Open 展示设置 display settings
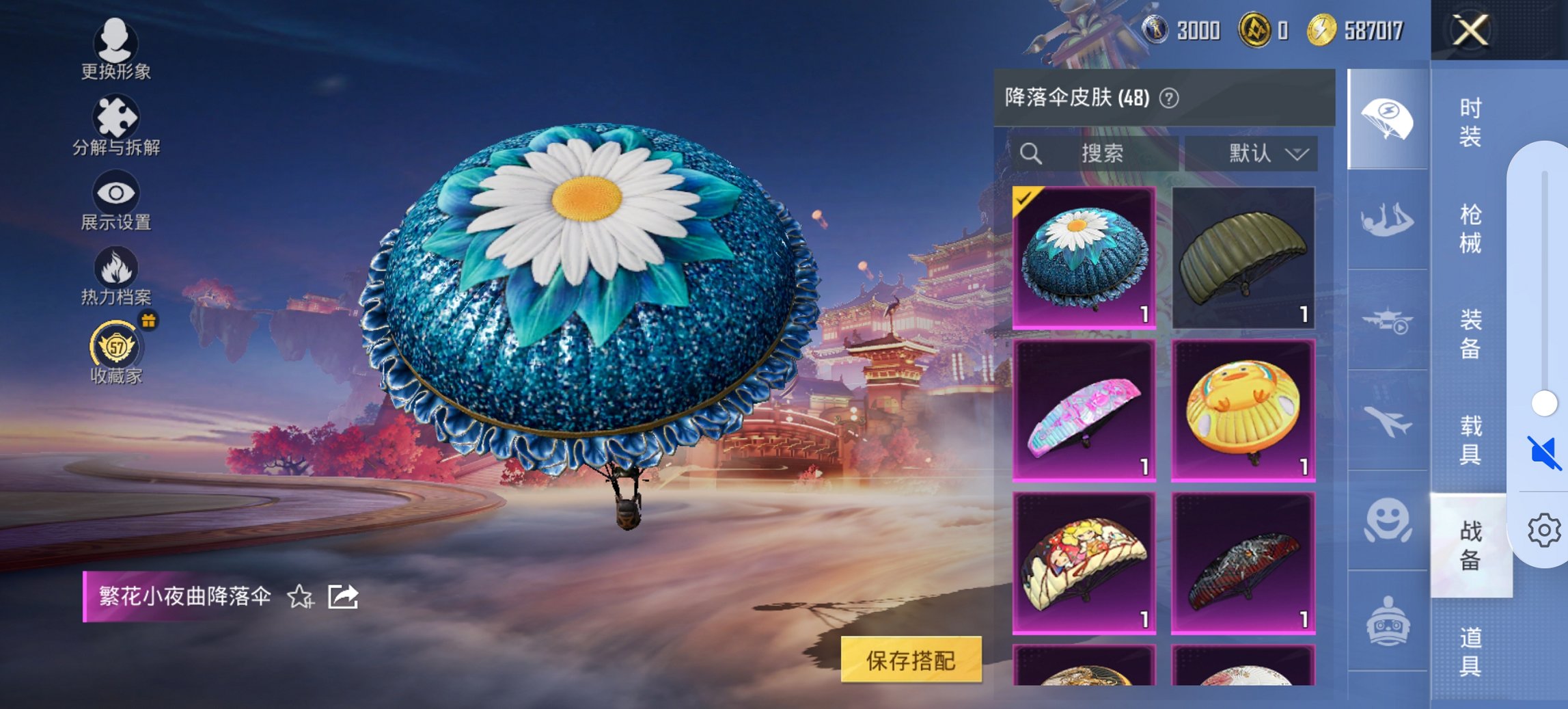1568x709 pixels. [x=115, y=193]
